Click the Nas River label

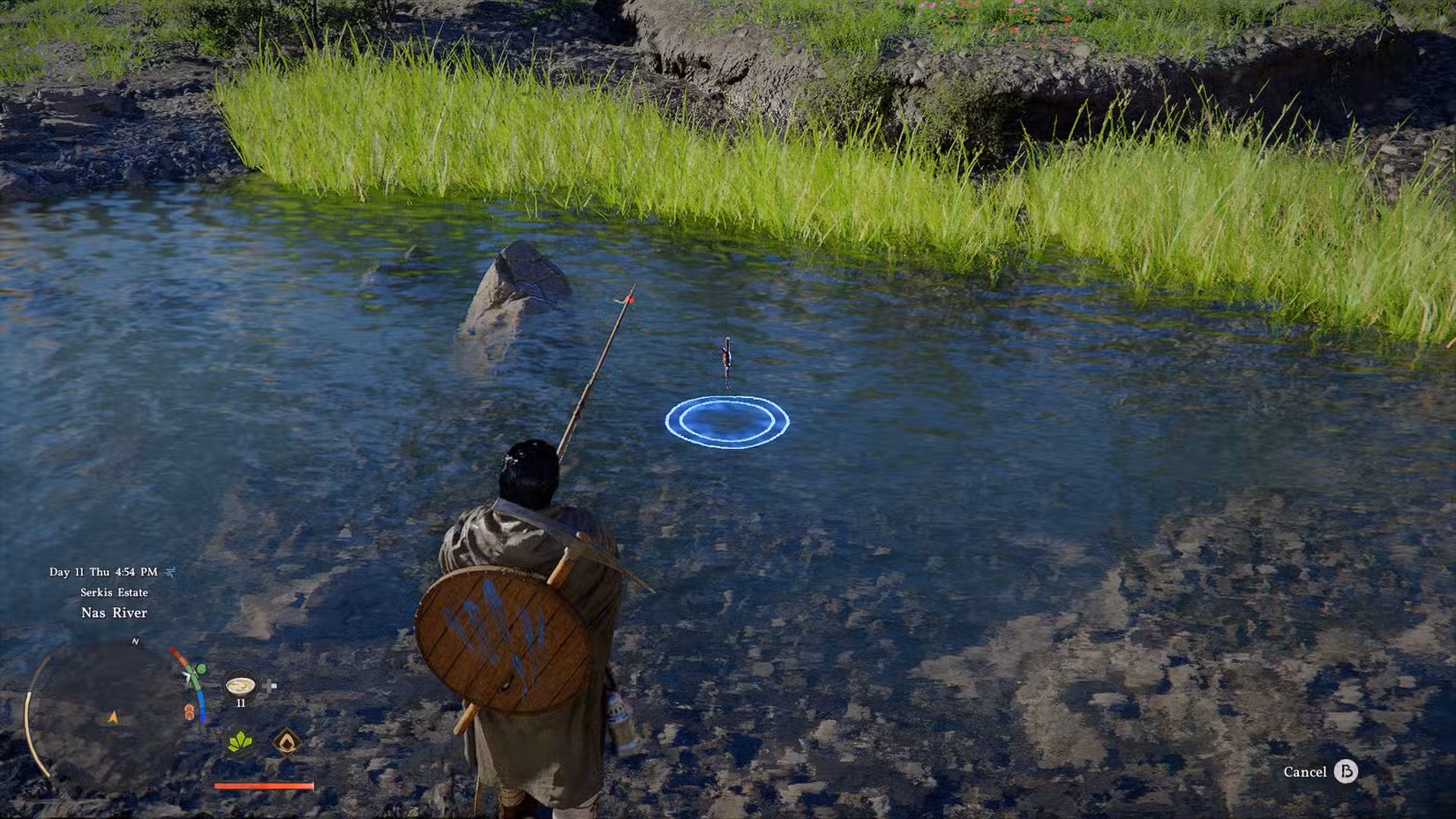(x=114, y=612)
